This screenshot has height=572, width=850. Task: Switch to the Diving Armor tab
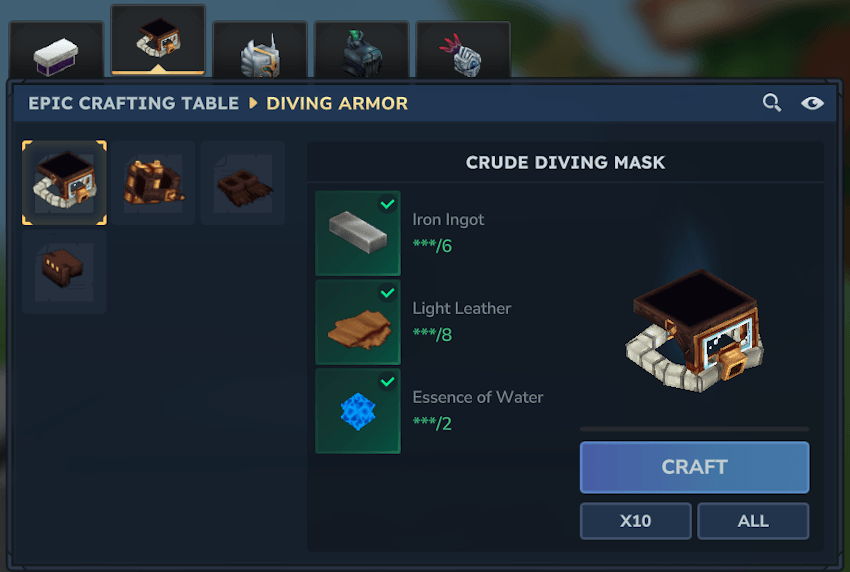pyautogui.click(x=158, y=43)
